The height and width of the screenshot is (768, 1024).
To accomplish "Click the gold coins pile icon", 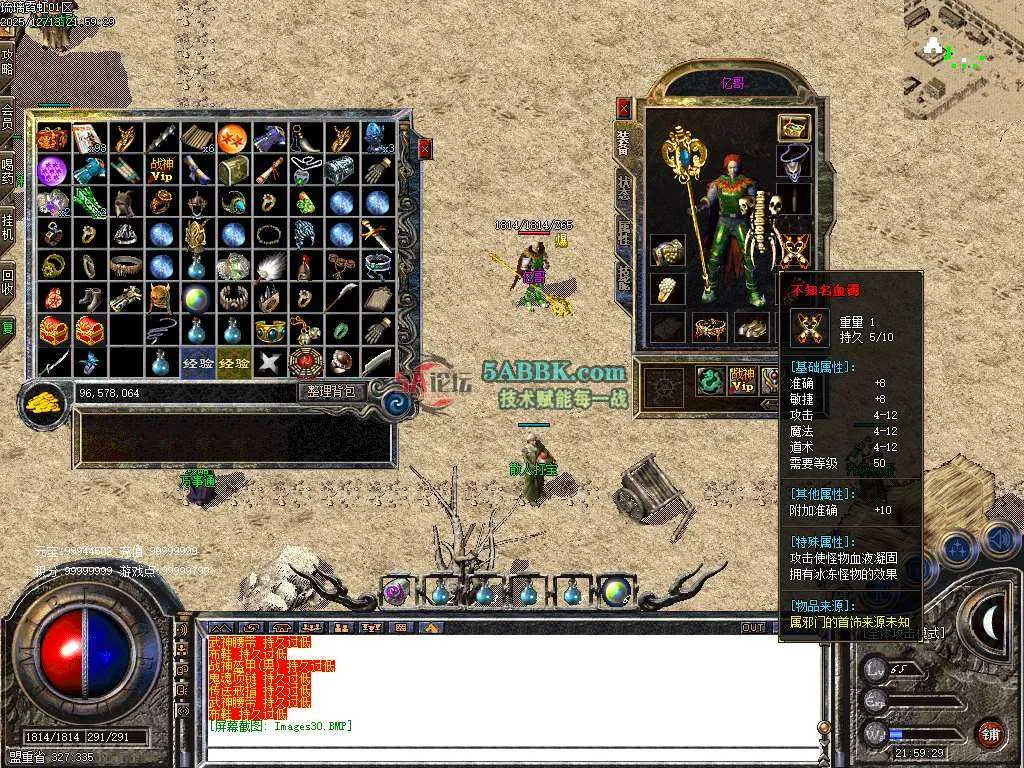I will (42, 401).
